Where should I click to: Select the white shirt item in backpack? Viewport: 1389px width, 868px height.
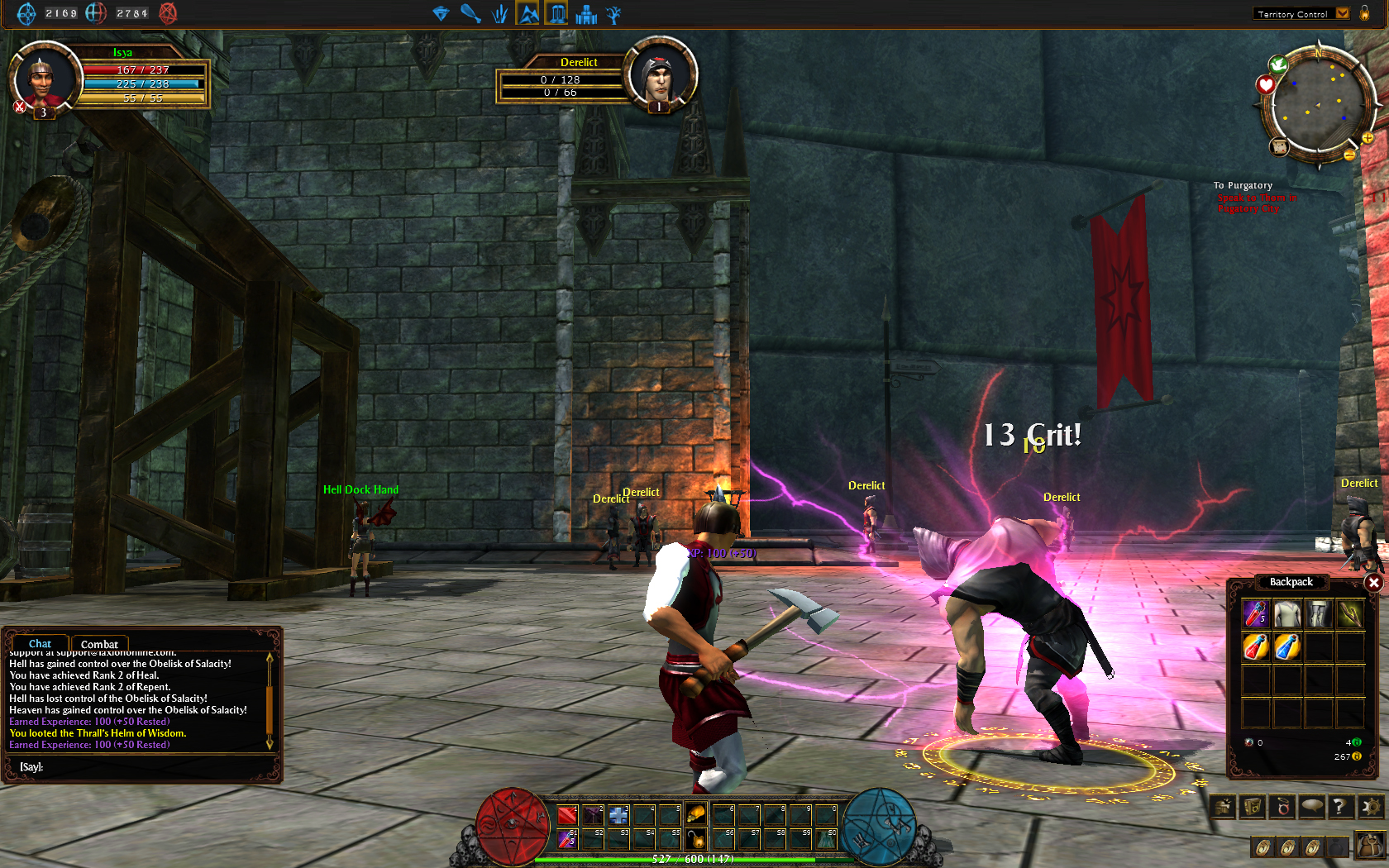click(x=1286, y=614)
